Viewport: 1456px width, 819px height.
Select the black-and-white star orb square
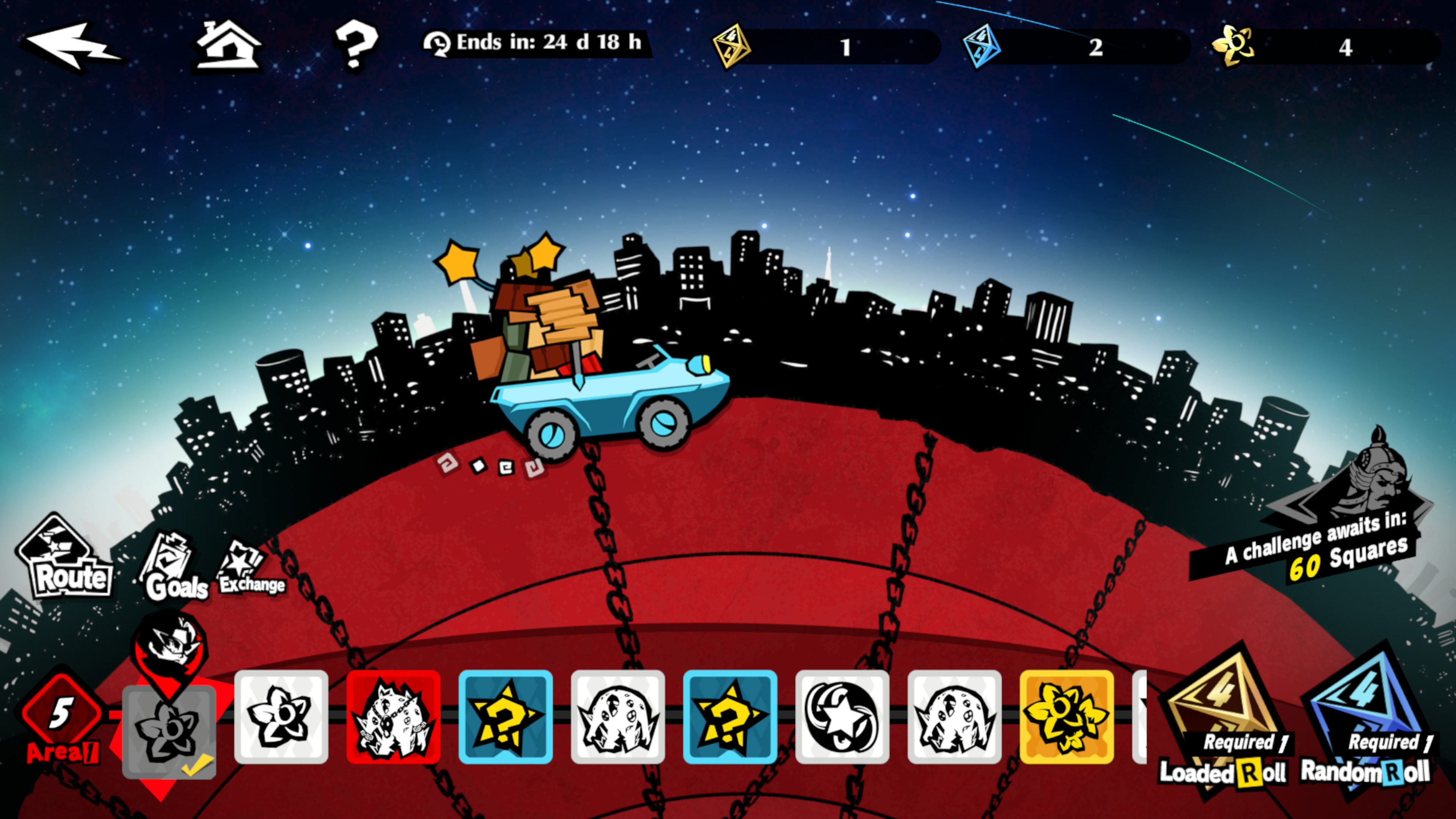click(842, 717)
